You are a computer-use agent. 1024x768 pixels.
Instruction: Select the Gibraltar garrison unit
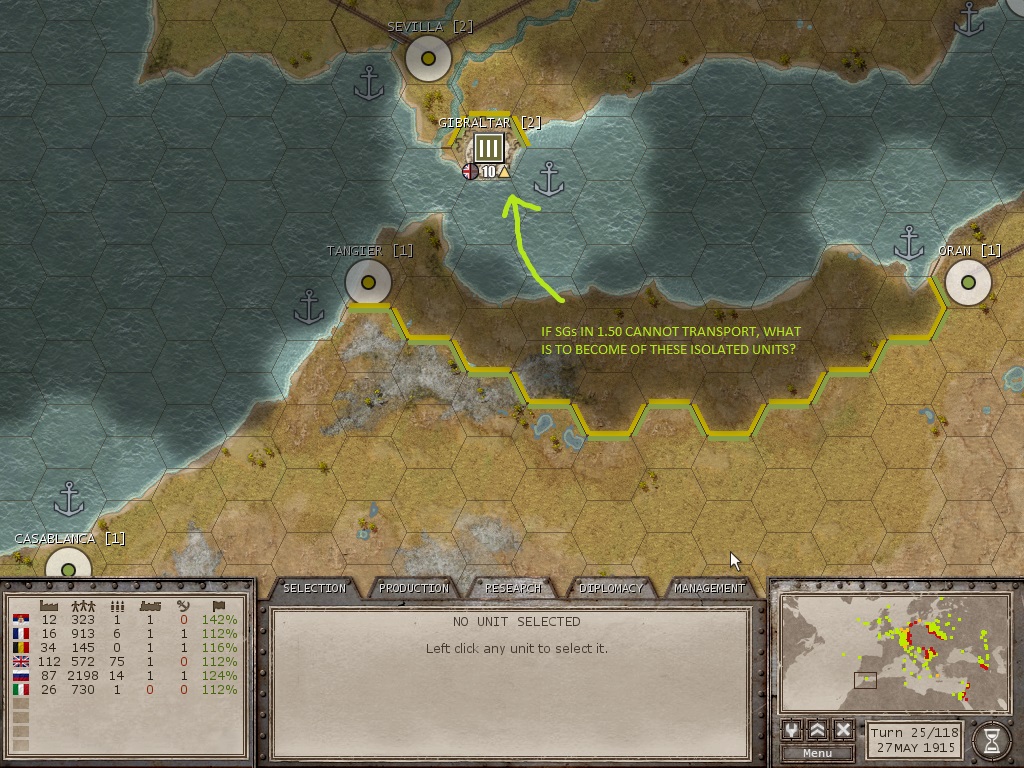pyautogui.click(x=488, y=150)
